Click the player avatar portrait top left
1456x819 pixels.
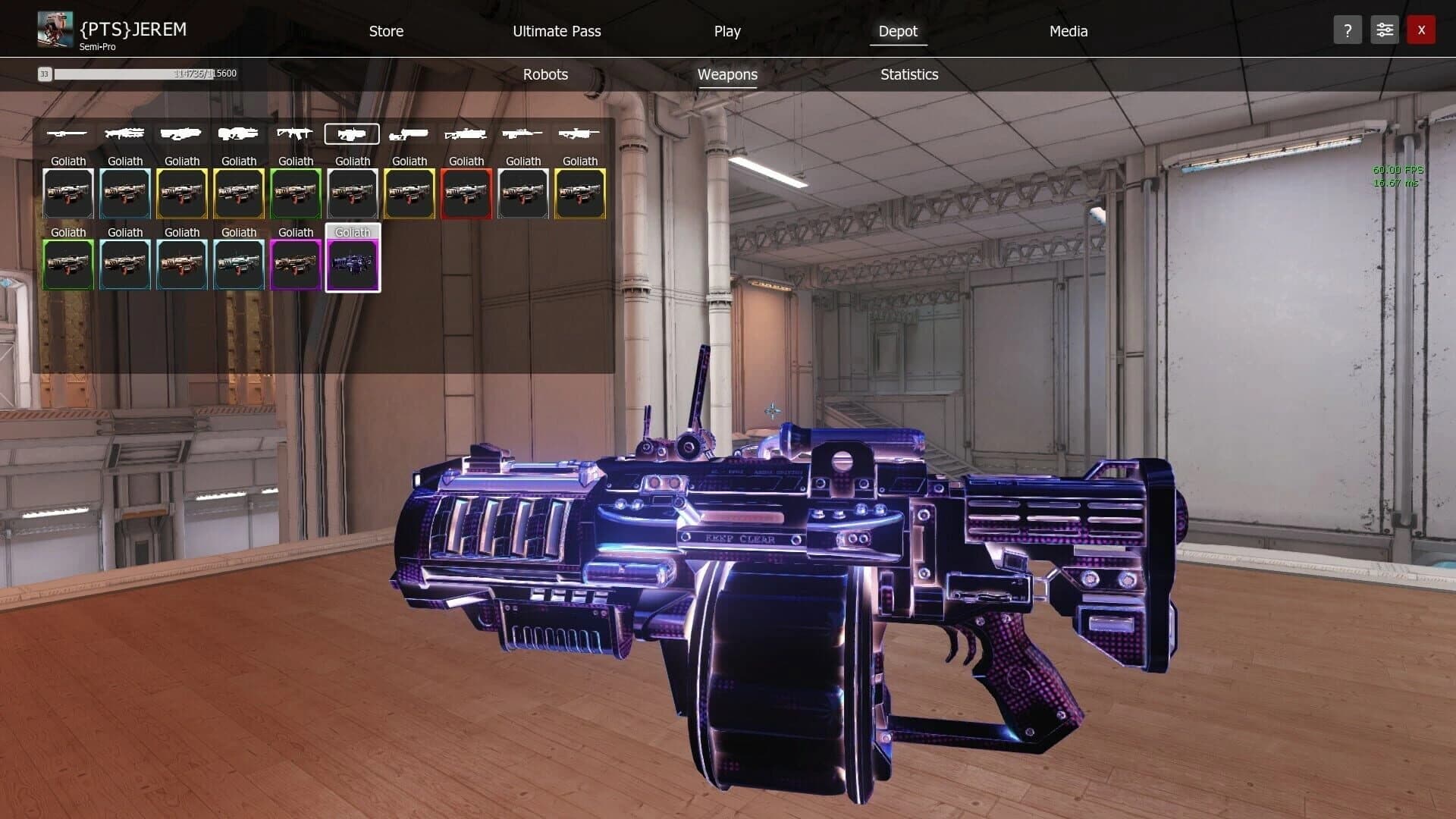(x=54, y=28)
